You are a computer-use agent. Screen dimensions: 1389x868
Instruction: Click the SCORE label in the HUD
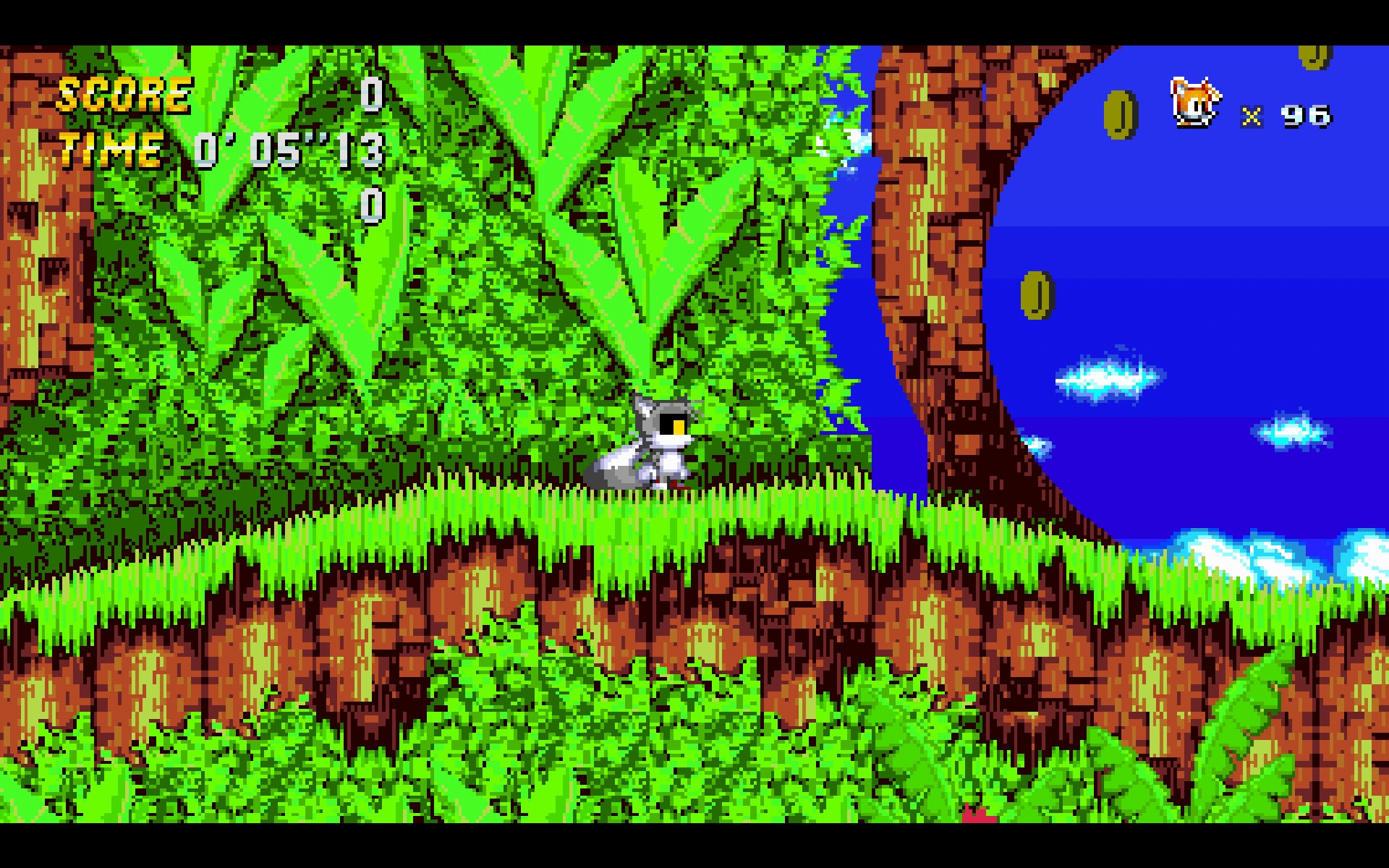pos(124,93)
